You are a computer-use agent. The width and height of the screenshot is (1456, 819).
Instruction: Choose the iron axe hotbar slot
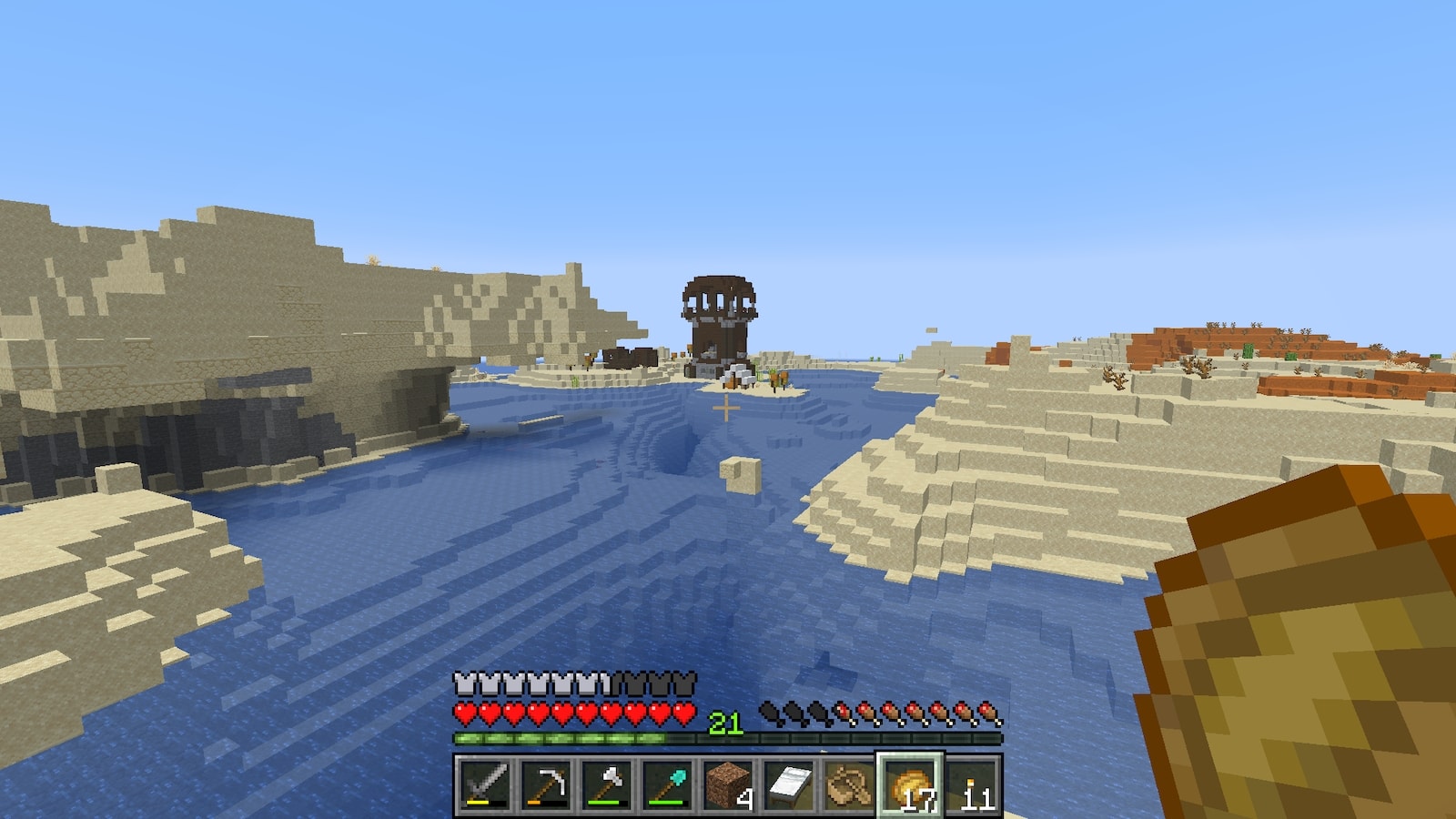pos(606,784)
